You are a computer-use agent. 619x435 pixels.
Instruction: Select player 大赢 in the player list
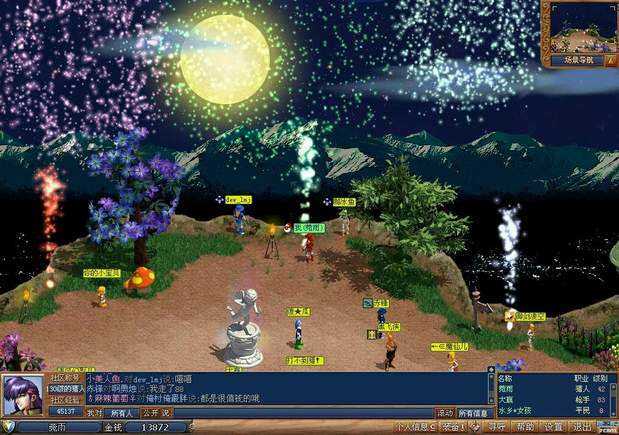click(x=506, y=399)
